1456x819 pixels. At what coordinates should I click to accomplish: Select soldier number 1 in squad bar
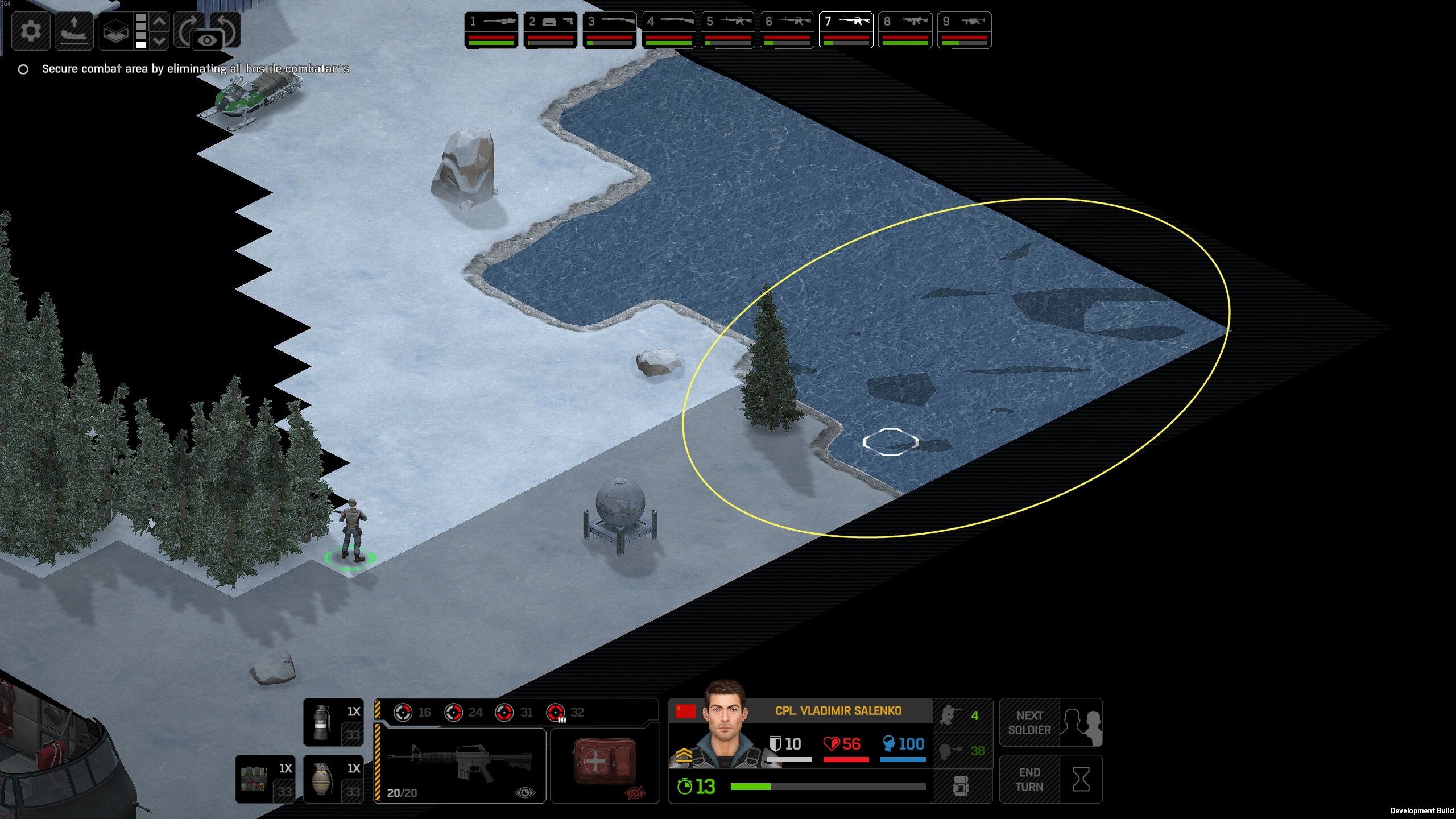491,30
